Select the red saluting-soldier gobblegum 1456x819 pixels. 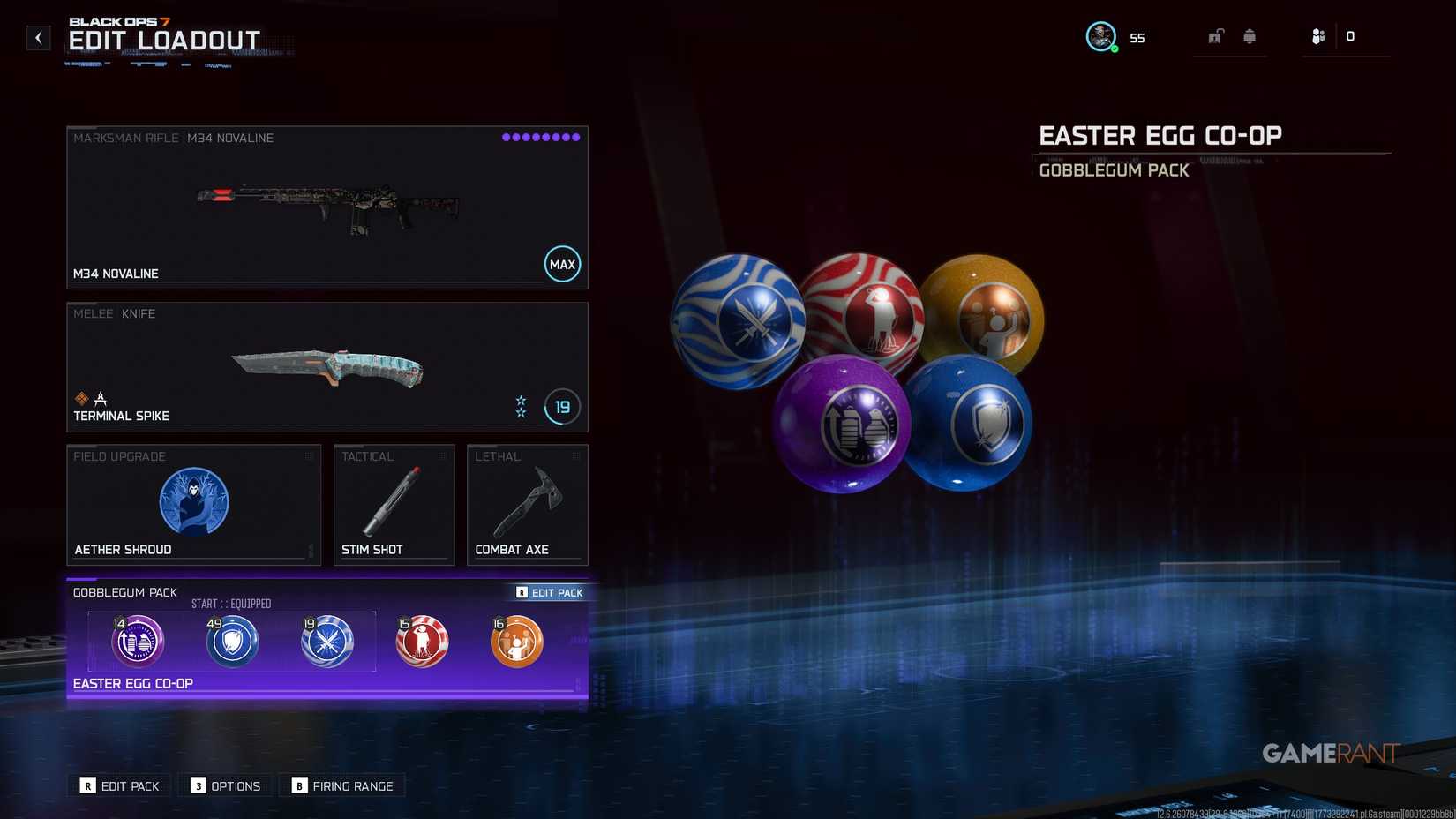click(x=422, y=642)
